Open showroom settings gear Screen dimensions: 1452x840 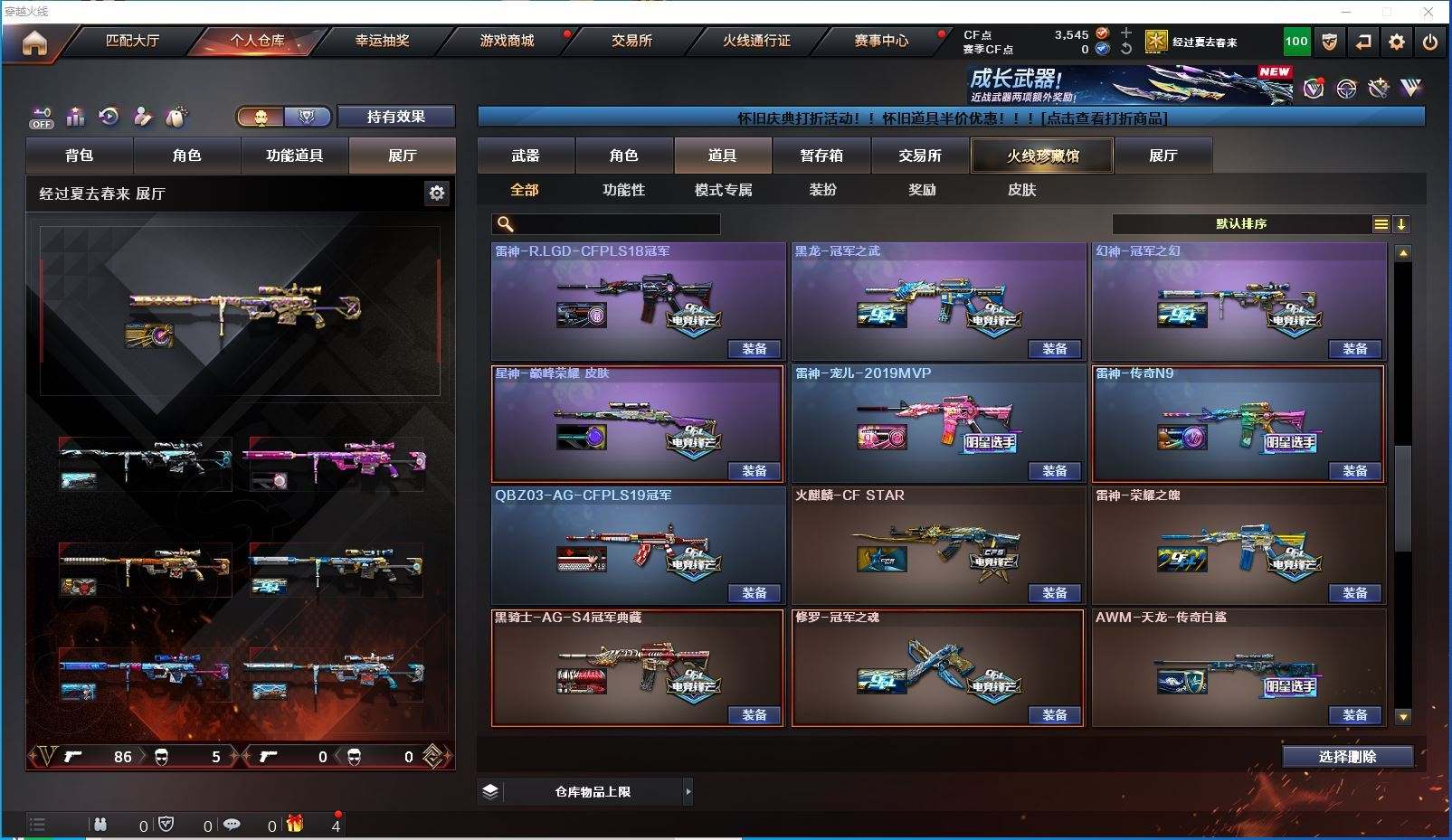[x=437, y=193]
